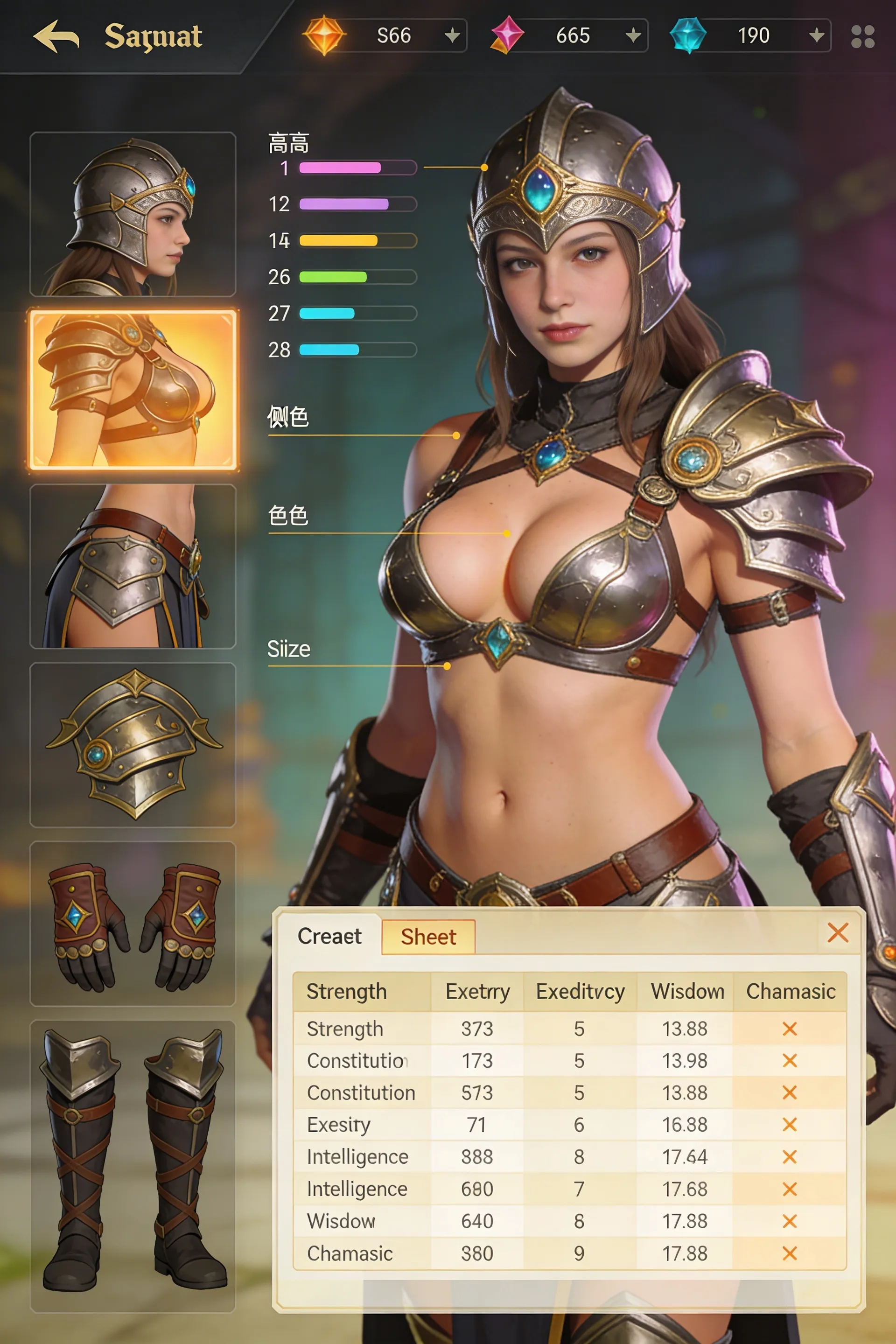Open the dropdown next to the S66 currency
Screen dimensions: 896x1344
pyautogui.click(x=453, y=35)
